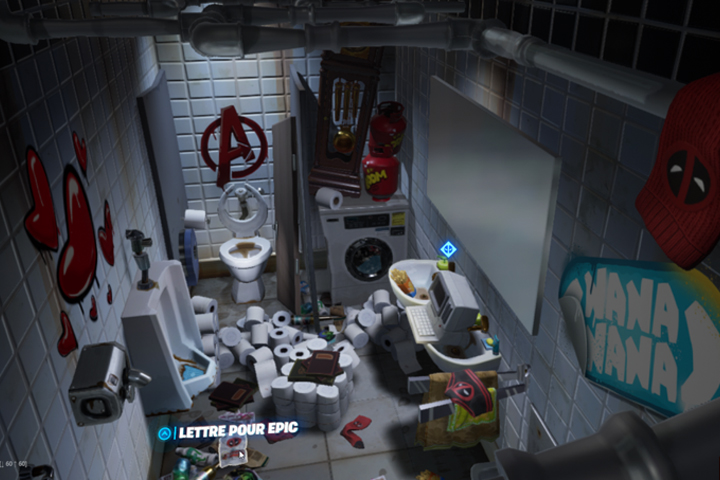Image resolution: width=720 pixels, height=480 pixels.
Task: Select the blue interaction marker above the computer
Action: click(x=447, y=248)
